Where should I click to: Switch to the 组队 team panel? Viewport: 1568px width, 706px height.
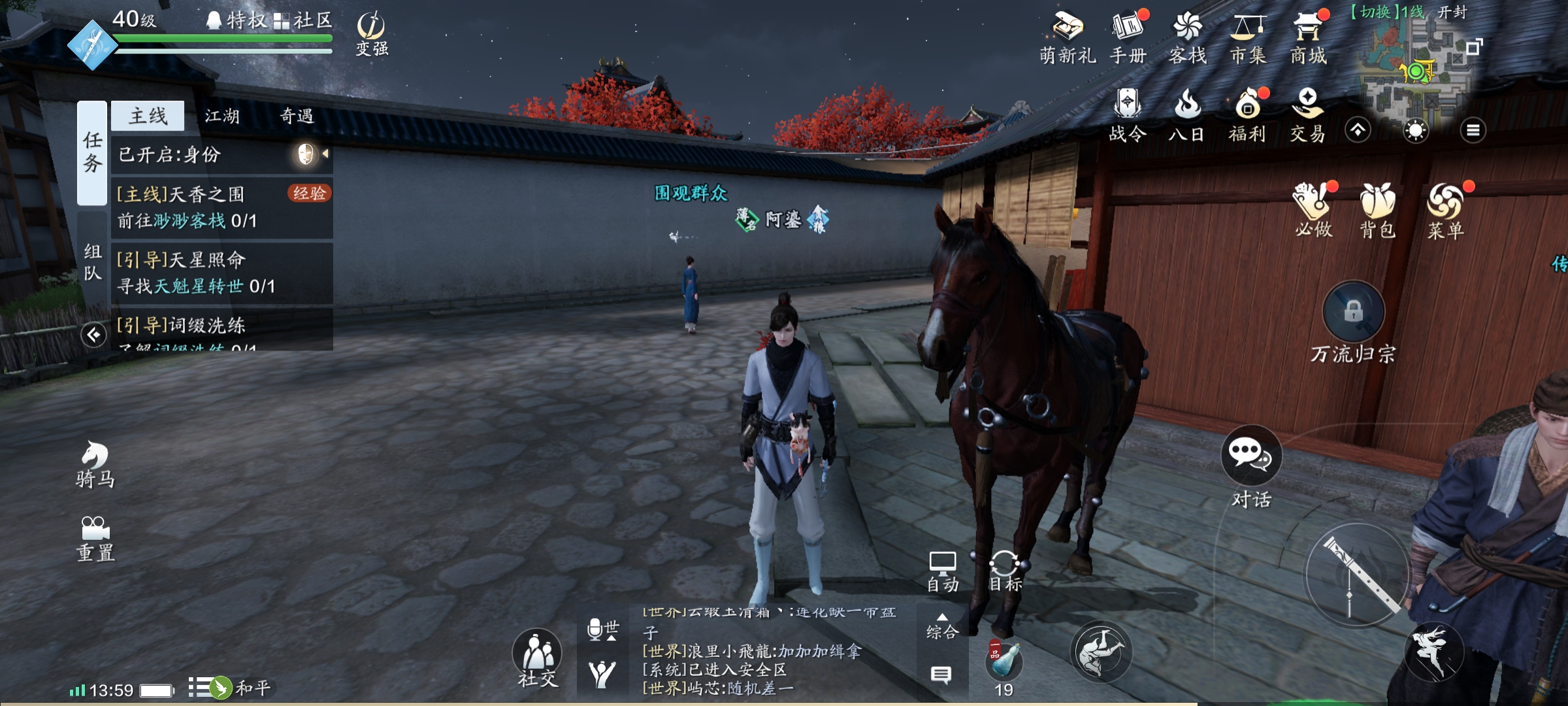pos(93,261)
